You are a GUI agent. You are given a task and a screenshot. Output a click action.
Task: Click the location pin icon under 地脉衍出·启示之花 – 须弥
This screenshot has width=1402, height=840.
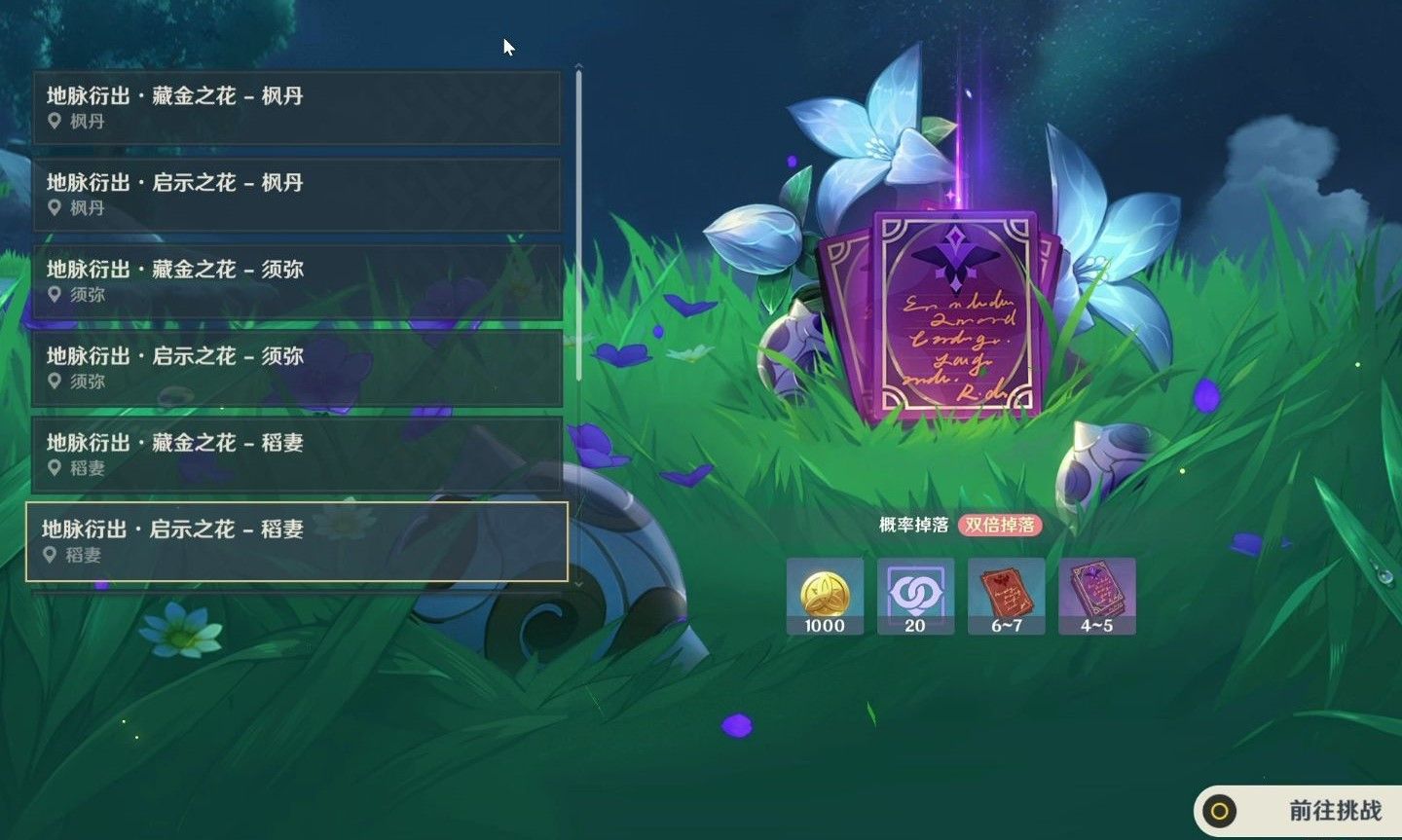pyautogui.click(x=54, y=382)
